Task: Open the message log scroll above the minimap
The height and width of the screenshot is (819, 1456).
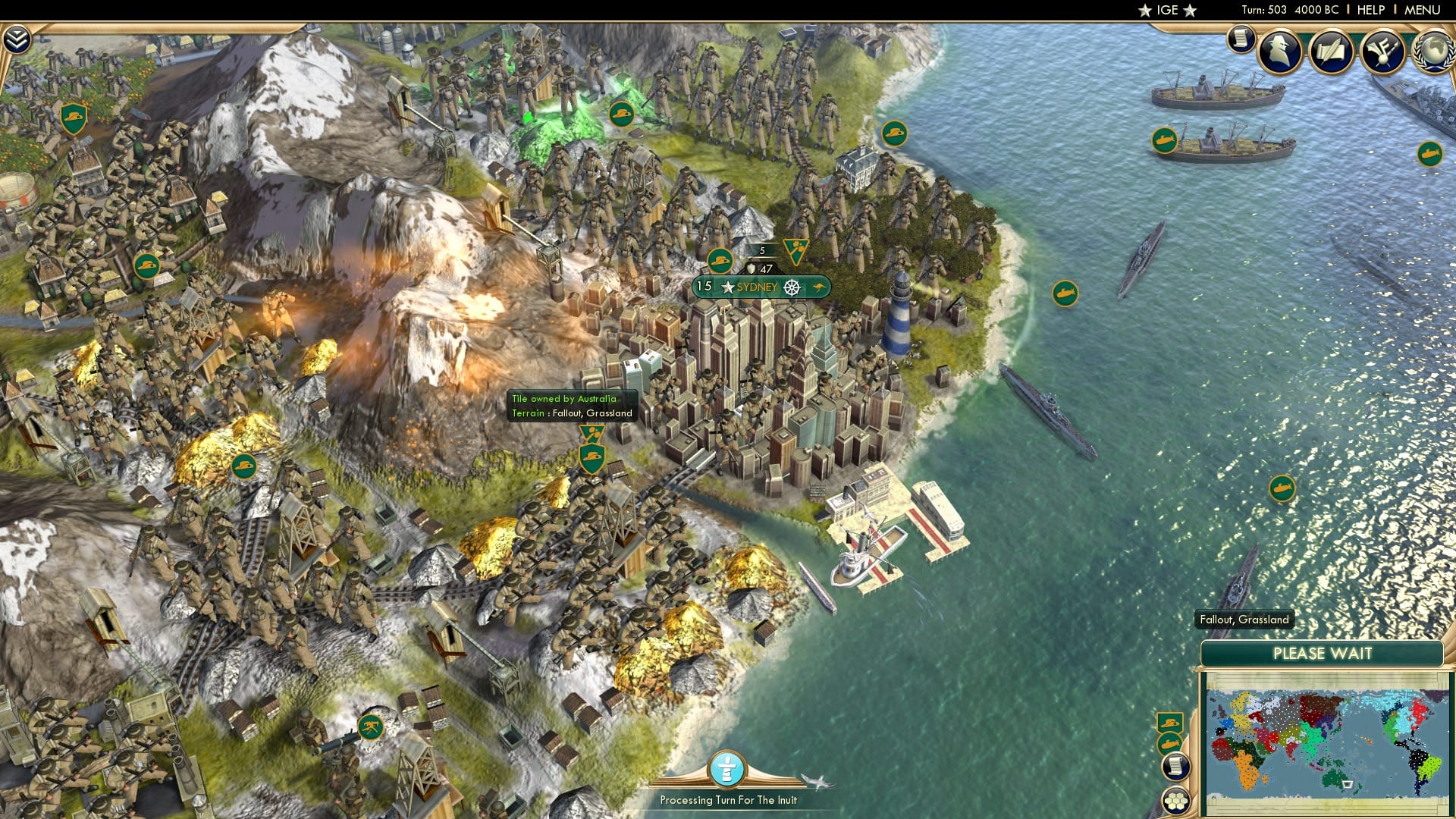Action: click(1176, 767)
